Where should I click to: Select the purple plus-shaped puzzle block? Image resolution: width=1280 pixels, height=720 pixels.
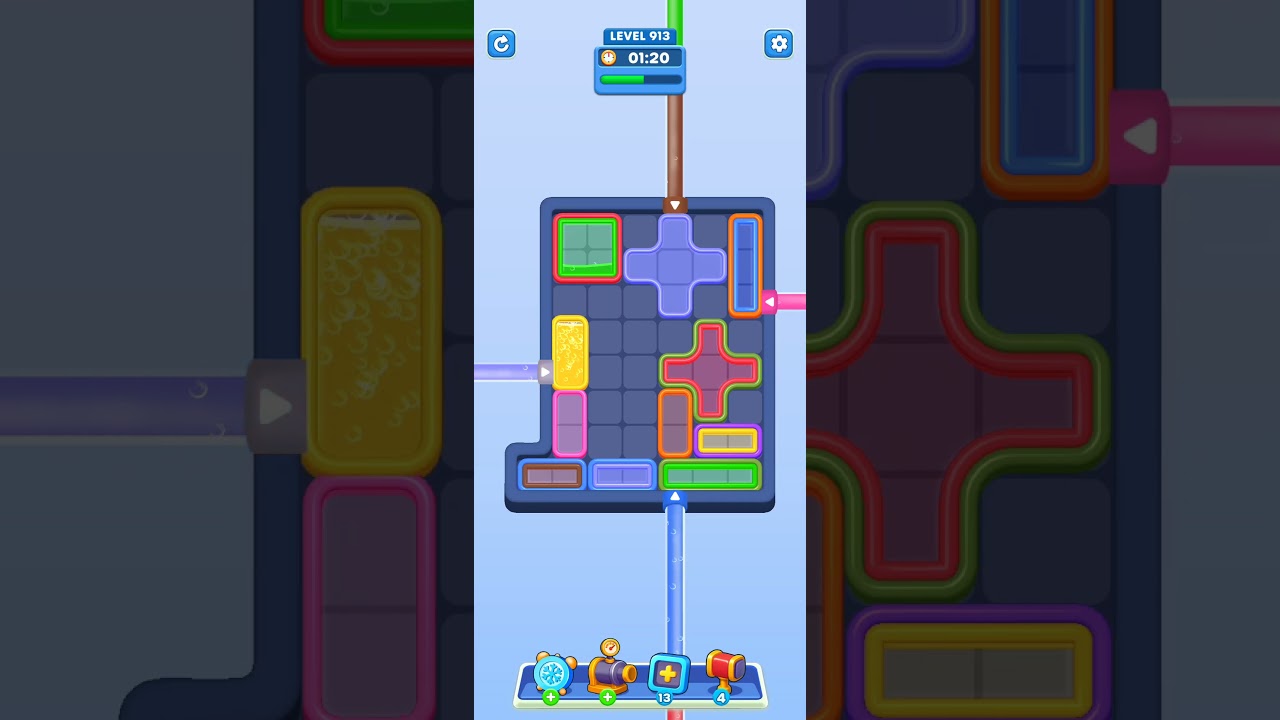coord(675,263)
